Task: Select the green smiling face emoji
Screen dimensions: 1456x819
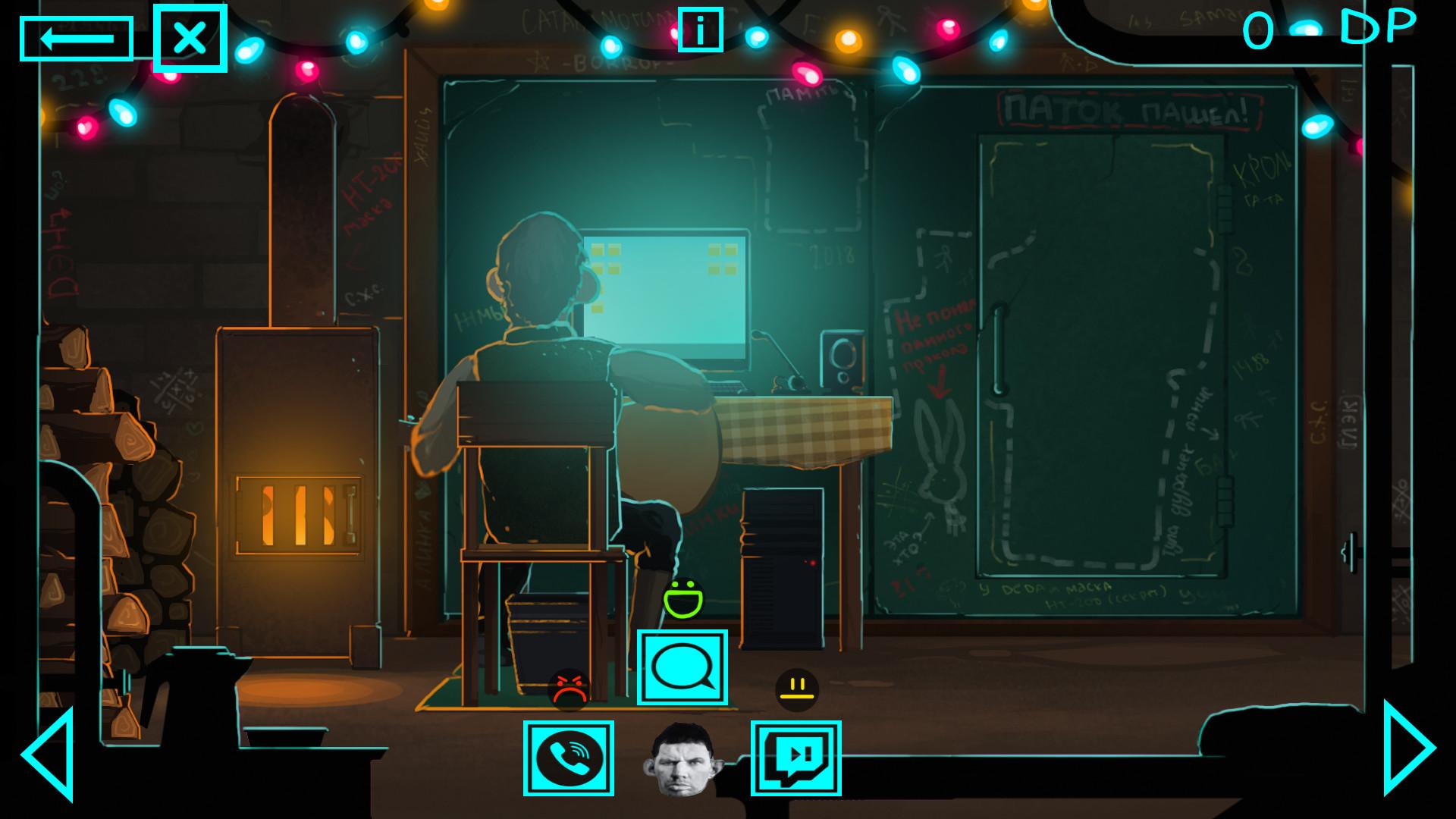Action: [685, 598]
